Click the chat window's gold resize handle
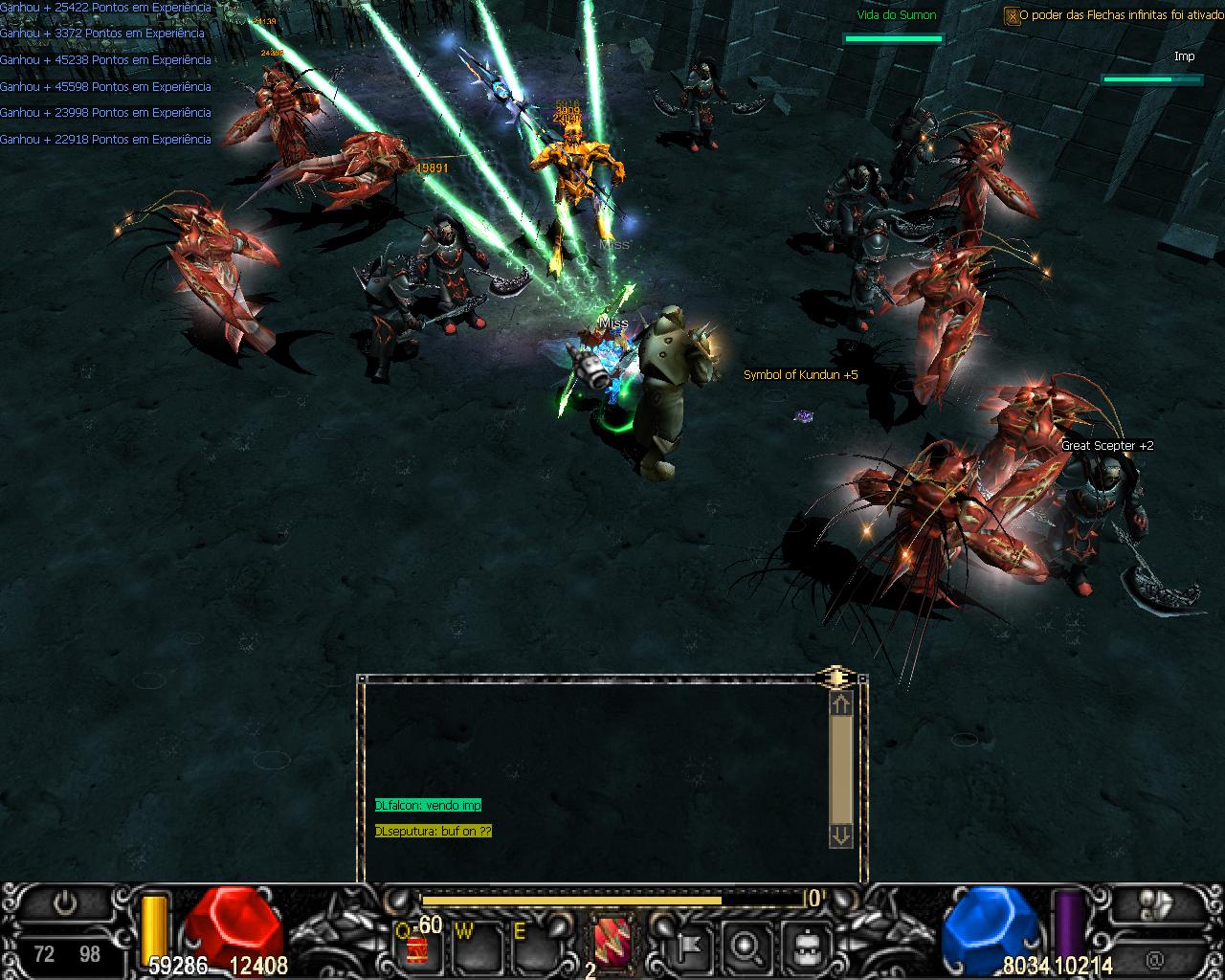The image size is (1225, 980). click(835, 678)
